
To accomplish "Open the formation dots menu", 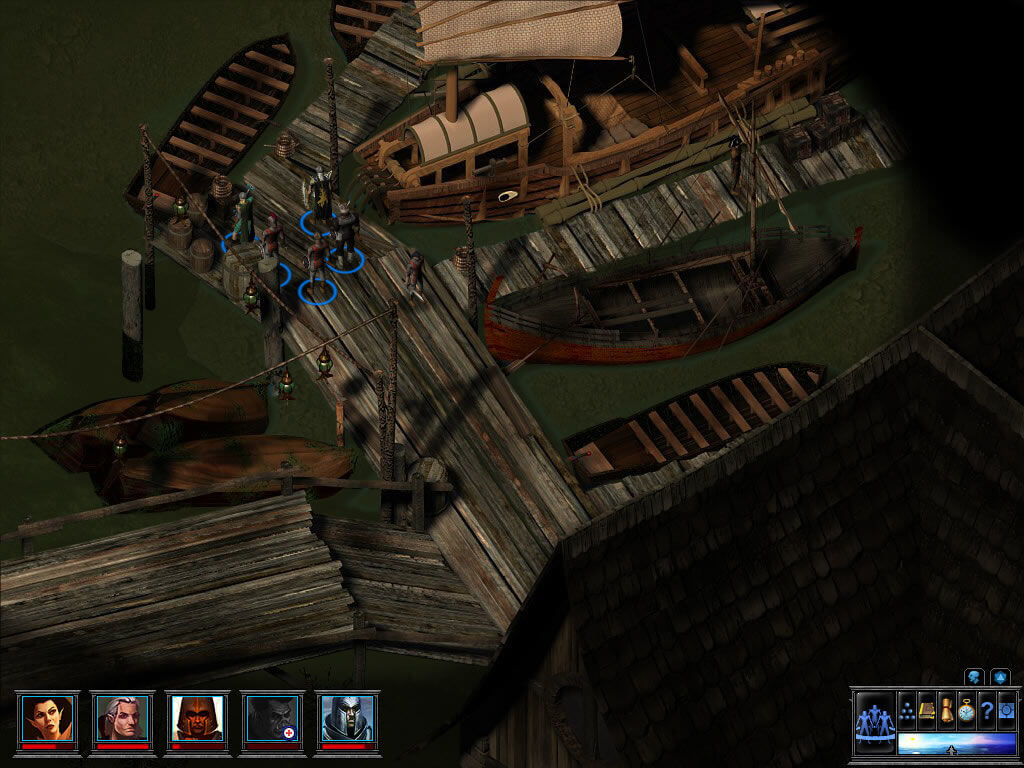I will pos(908,709).
